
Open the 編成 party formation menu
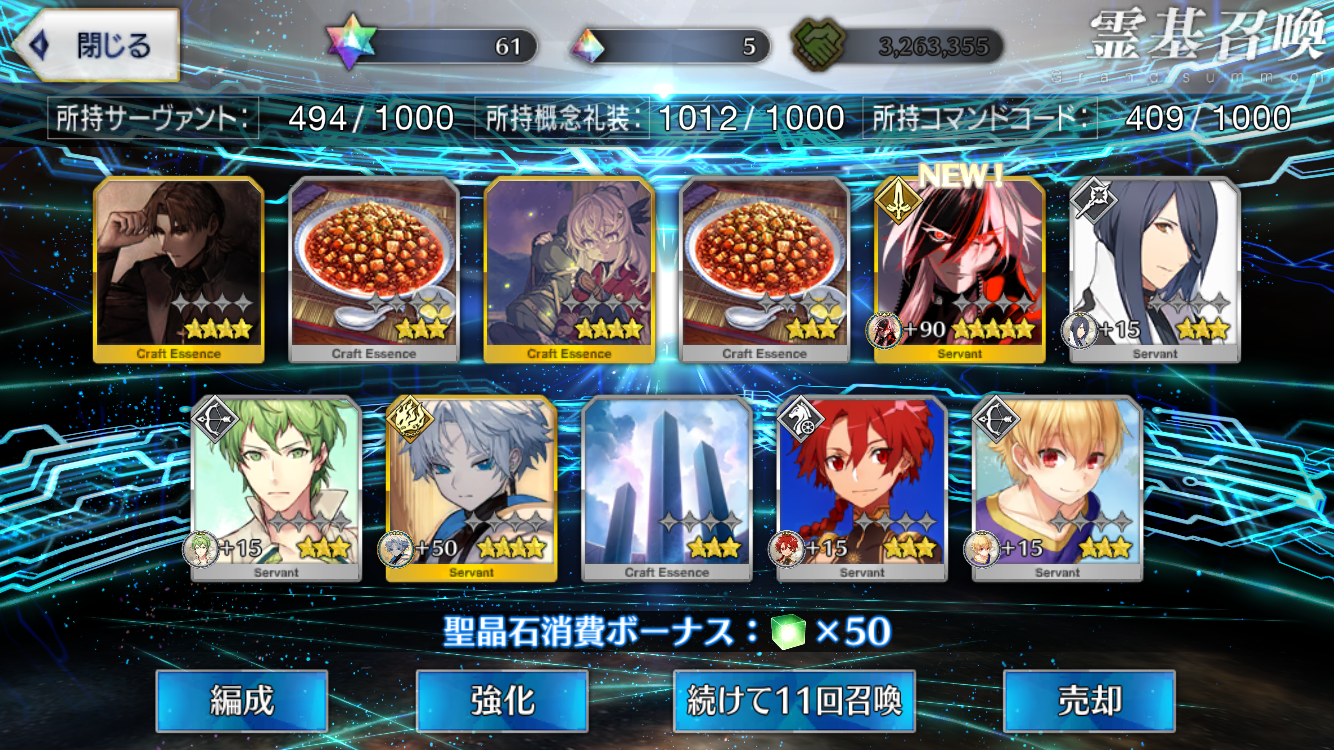click(x=241, y=701)
